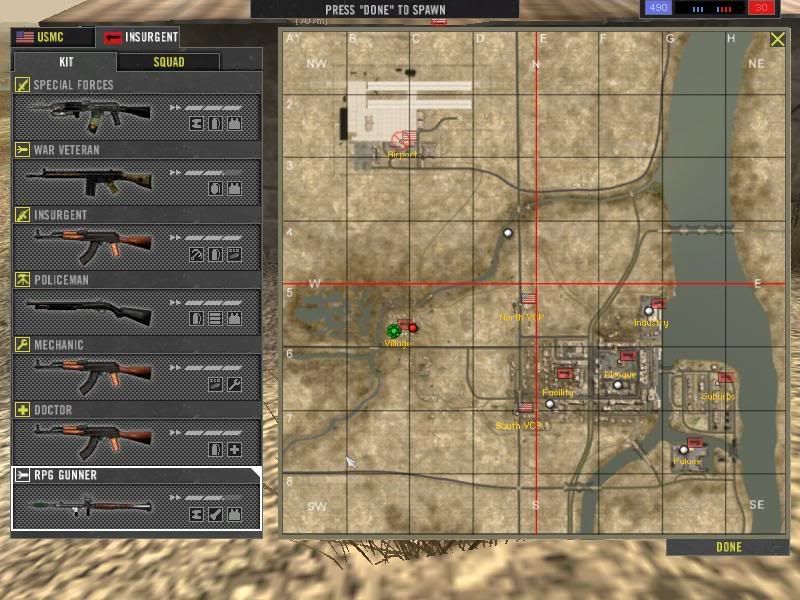
Task: Close the spawn map
Action: 777,40
